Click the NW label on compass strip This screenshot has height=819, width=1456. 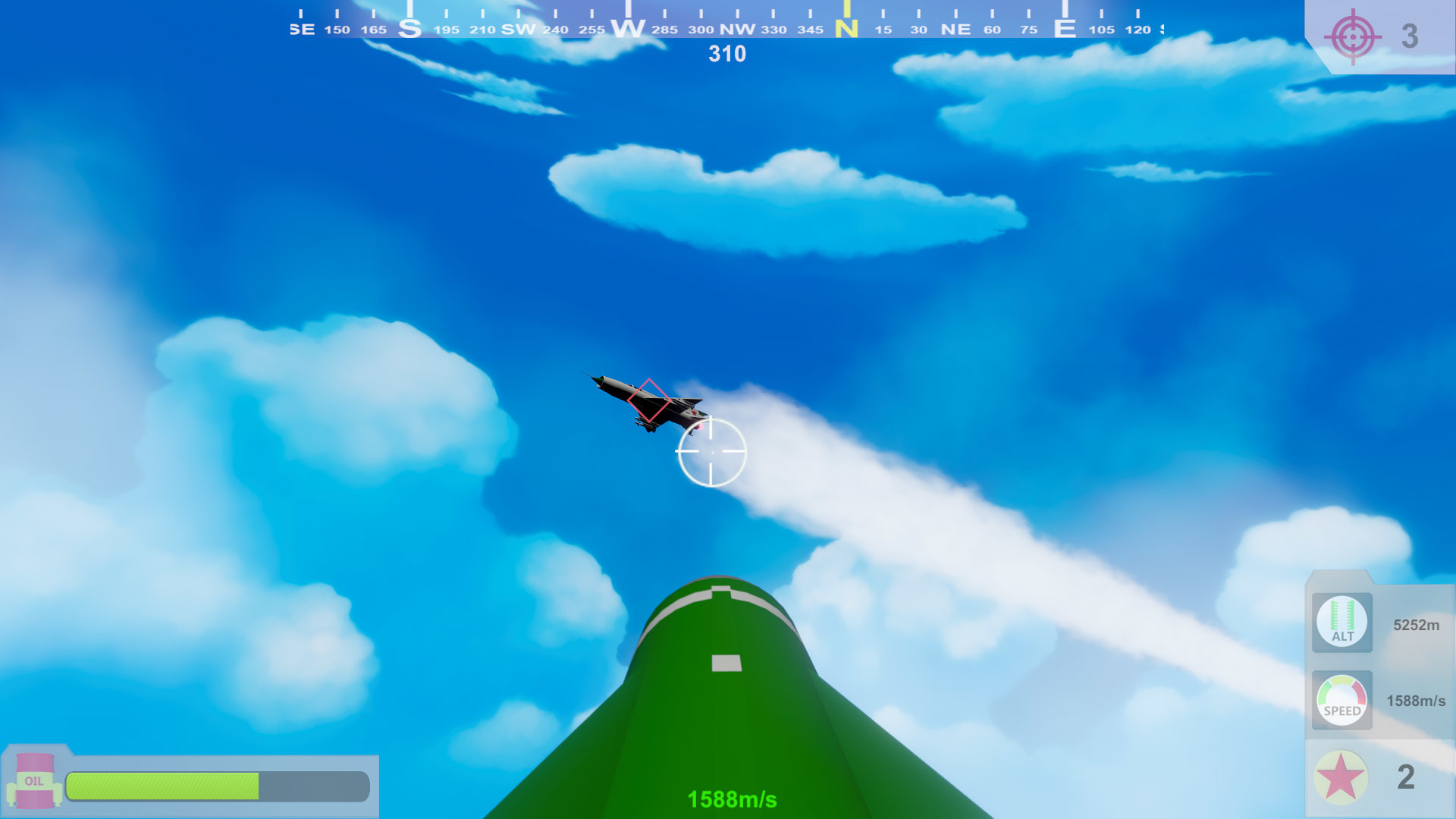coord(736,29)
